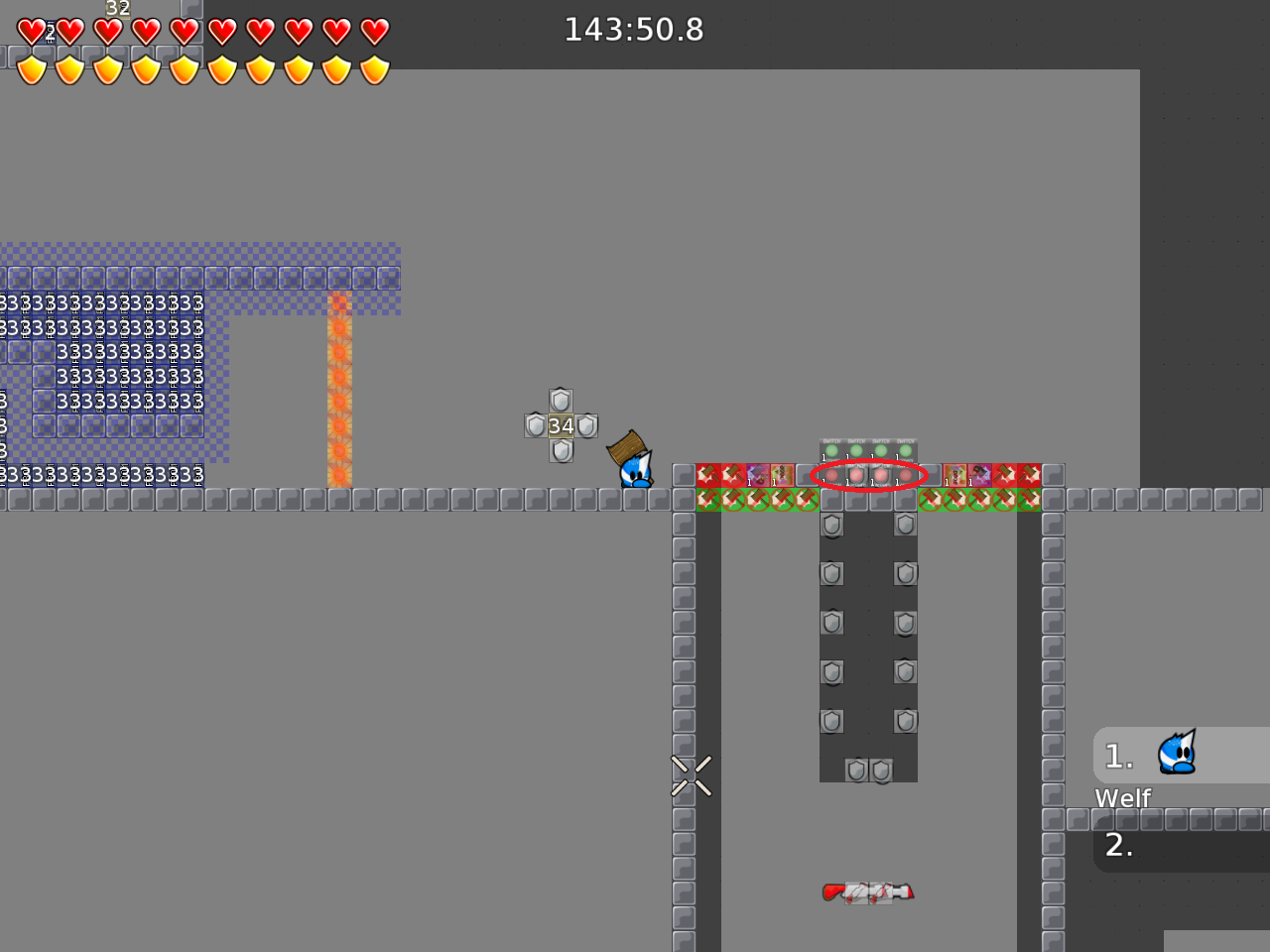Click the X-shaped door marker on the left wall

pos(693,776)
